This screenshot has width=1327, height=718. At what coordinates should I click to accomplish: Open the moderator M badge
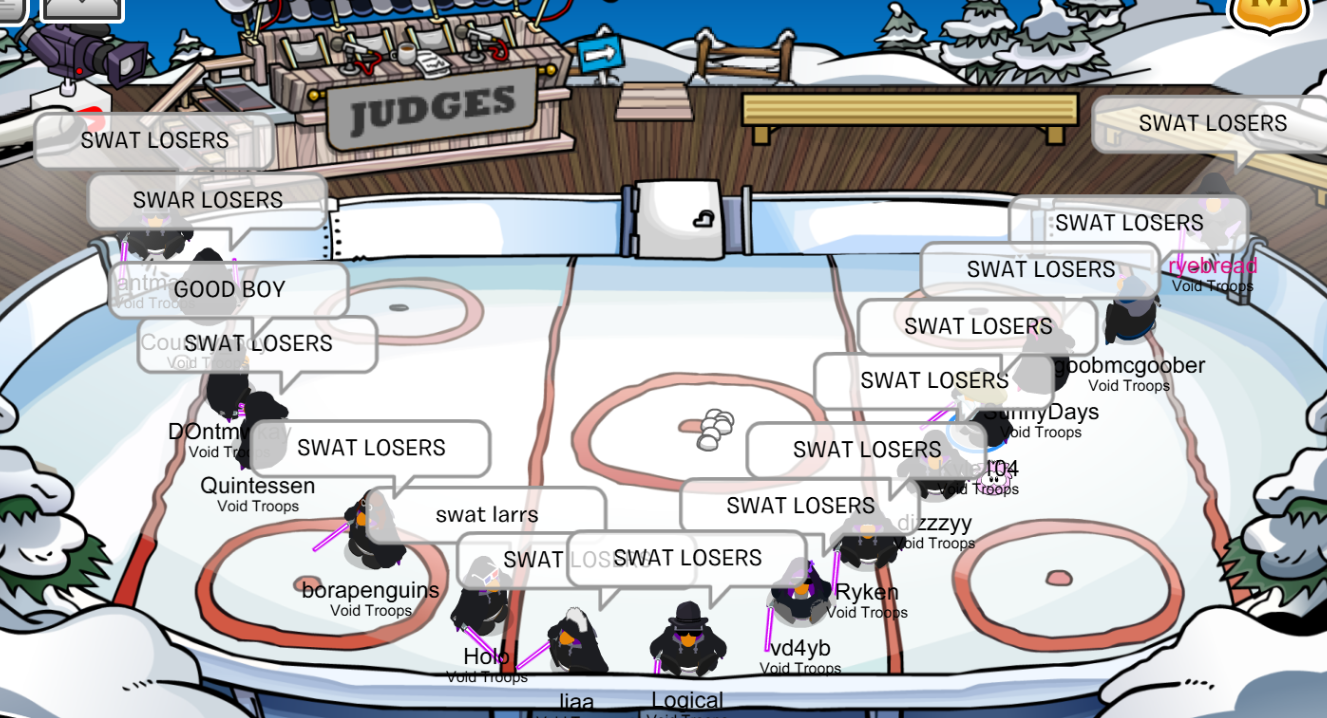[x=1268, y=10]
